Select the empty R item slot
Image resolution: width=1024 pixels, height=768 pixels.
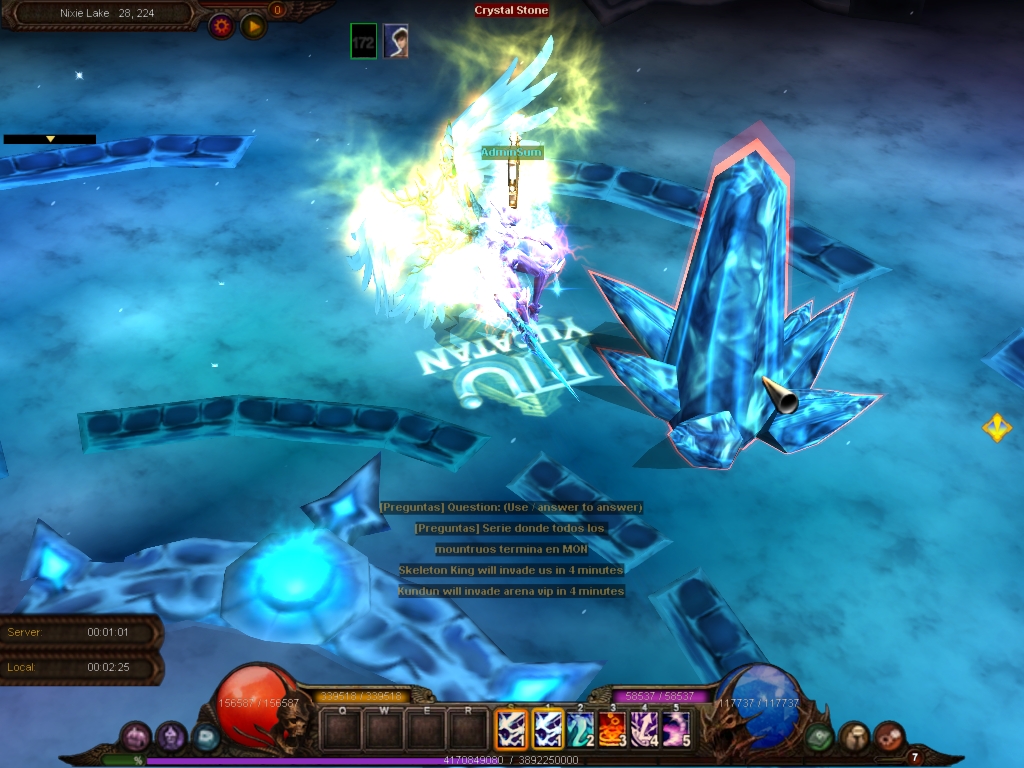point(467,731)
